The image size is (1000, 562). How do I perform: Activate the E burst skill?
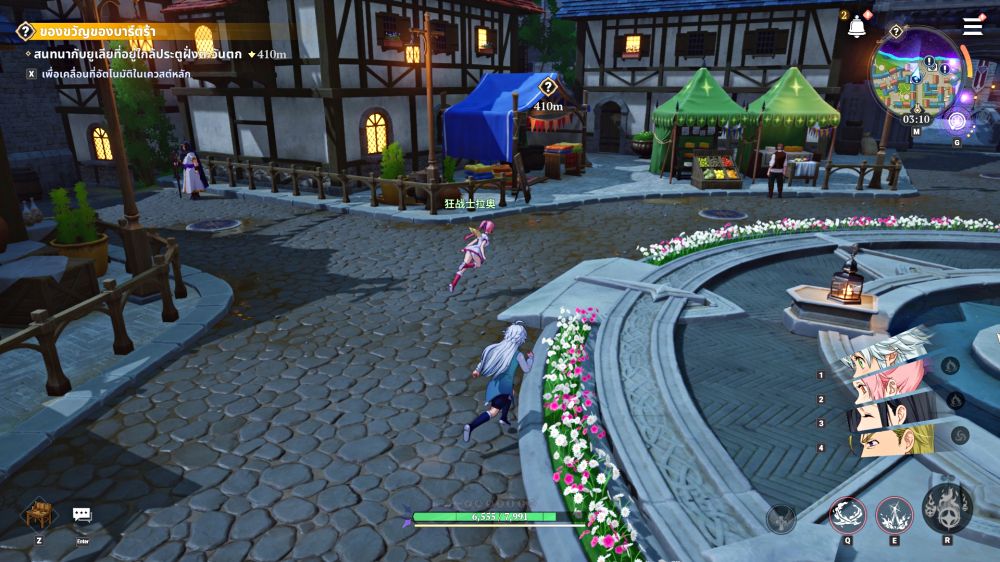click(894, 515)
